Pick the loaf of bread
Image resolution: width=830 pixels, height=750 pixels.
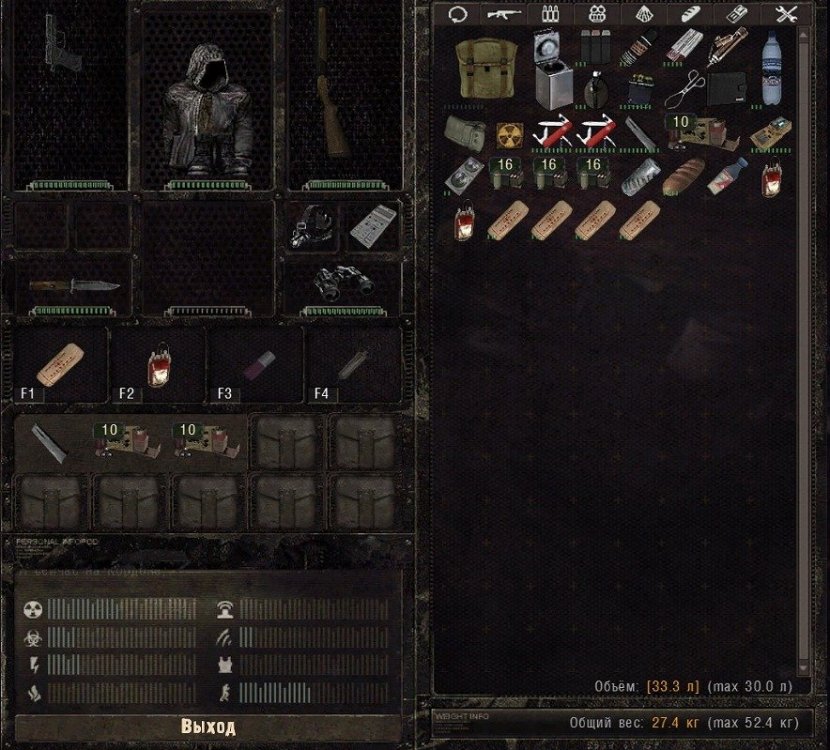pyautogui.click(x=687, y=175)
